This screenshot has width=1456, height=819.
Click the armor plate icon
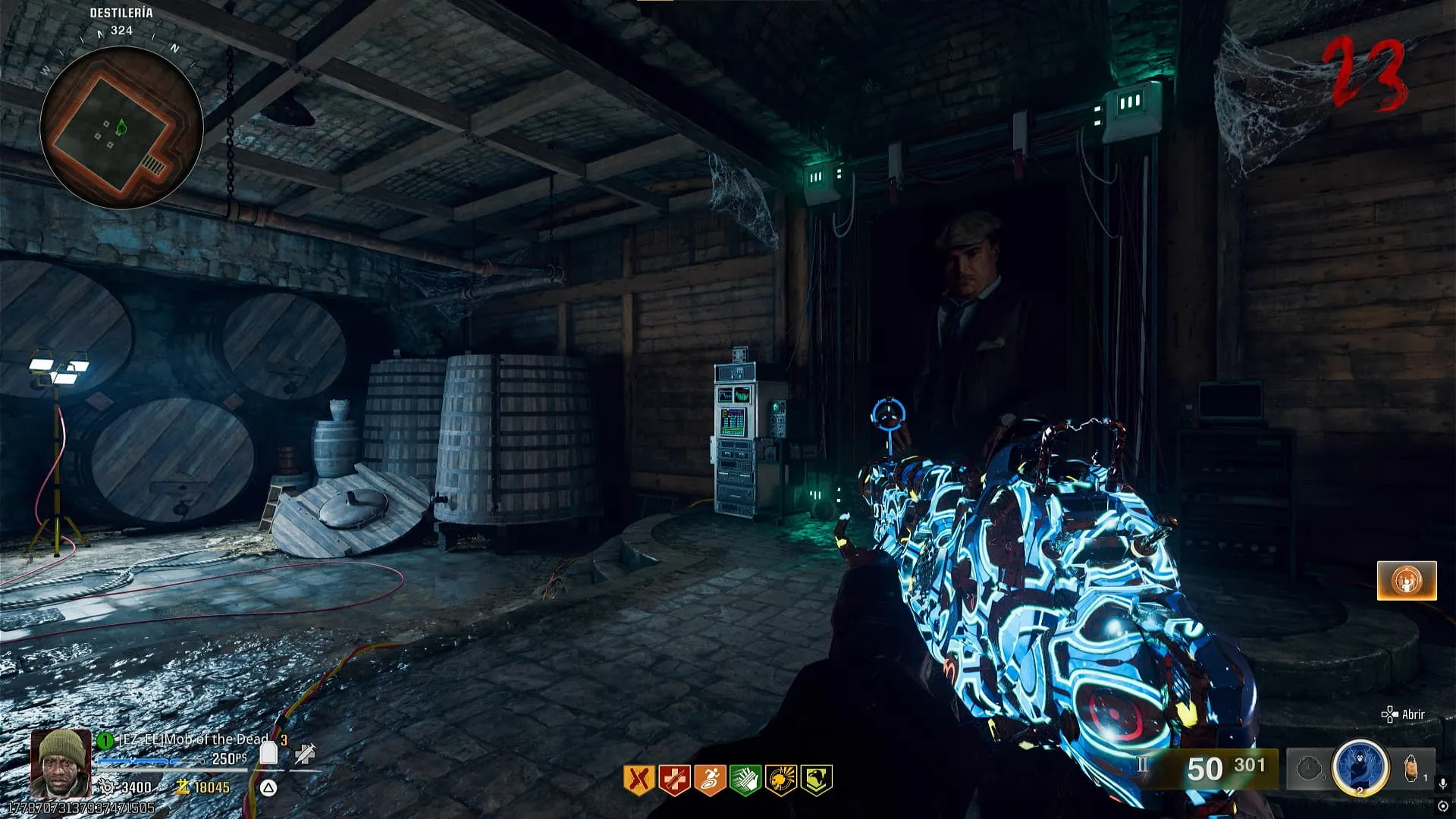(268, 754)
